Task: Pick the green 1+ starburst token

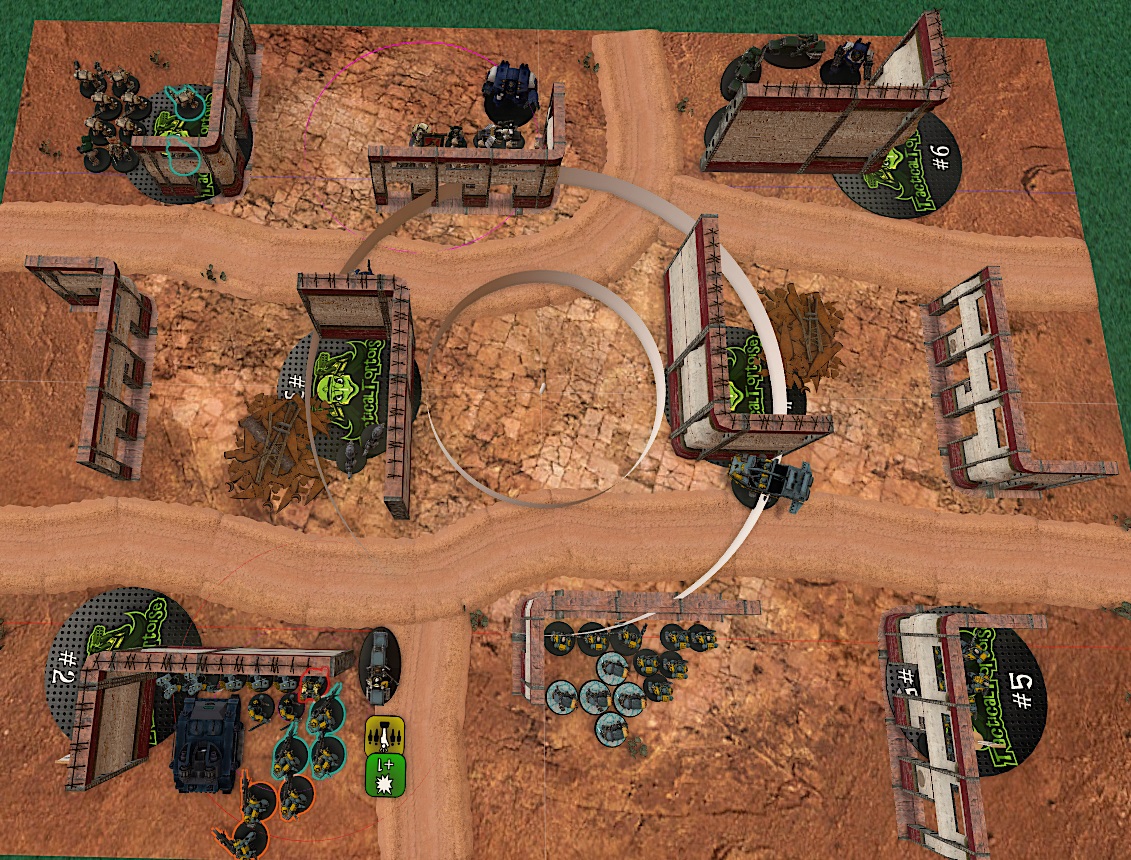Action: pyautogui.click(x=386, y=774)
